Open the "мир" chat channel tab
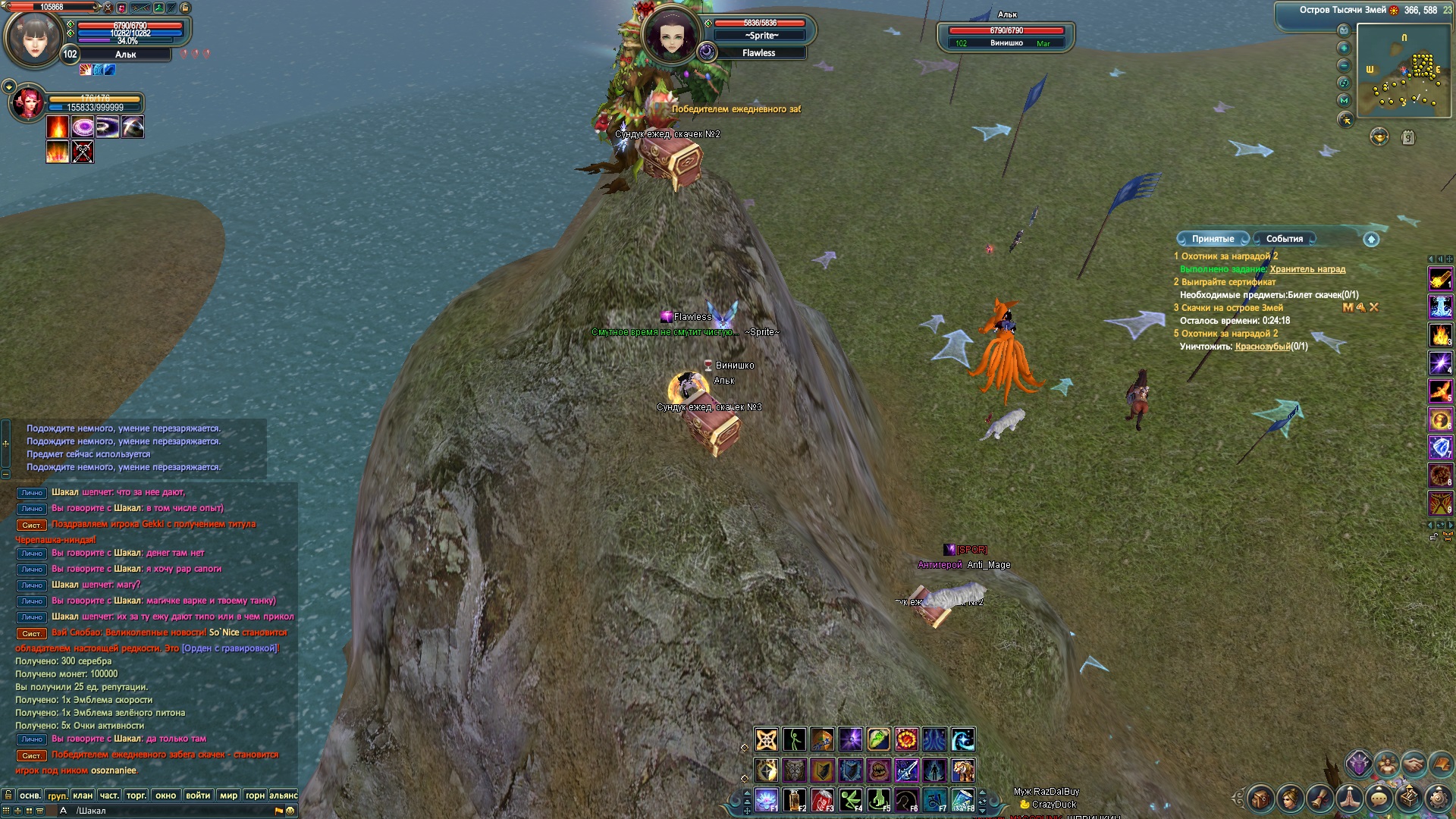The image size is (1456, 819). coord(228,795)
